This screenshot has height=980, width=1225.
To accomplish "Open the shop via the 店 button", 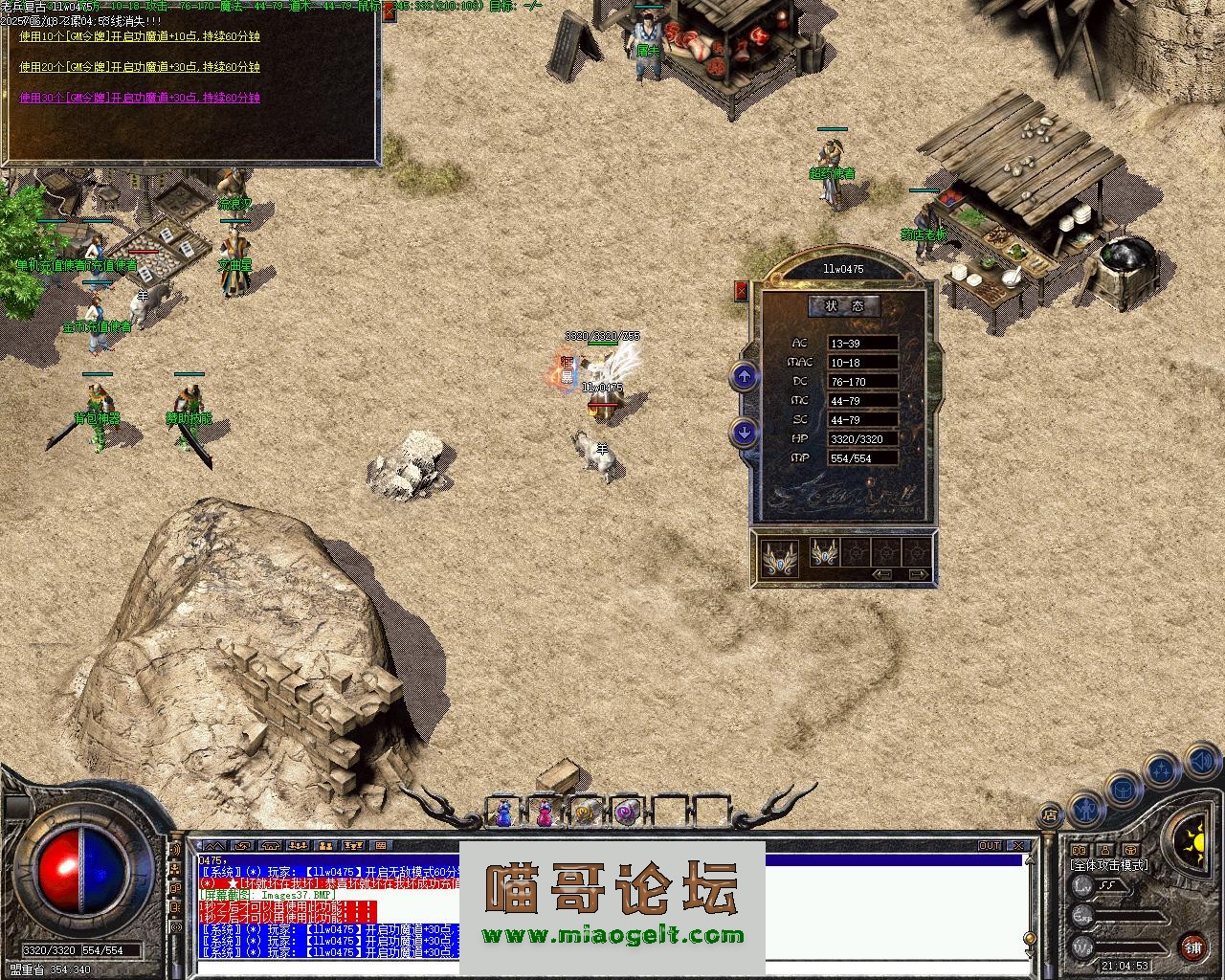I will click(x=1051, y=815).
